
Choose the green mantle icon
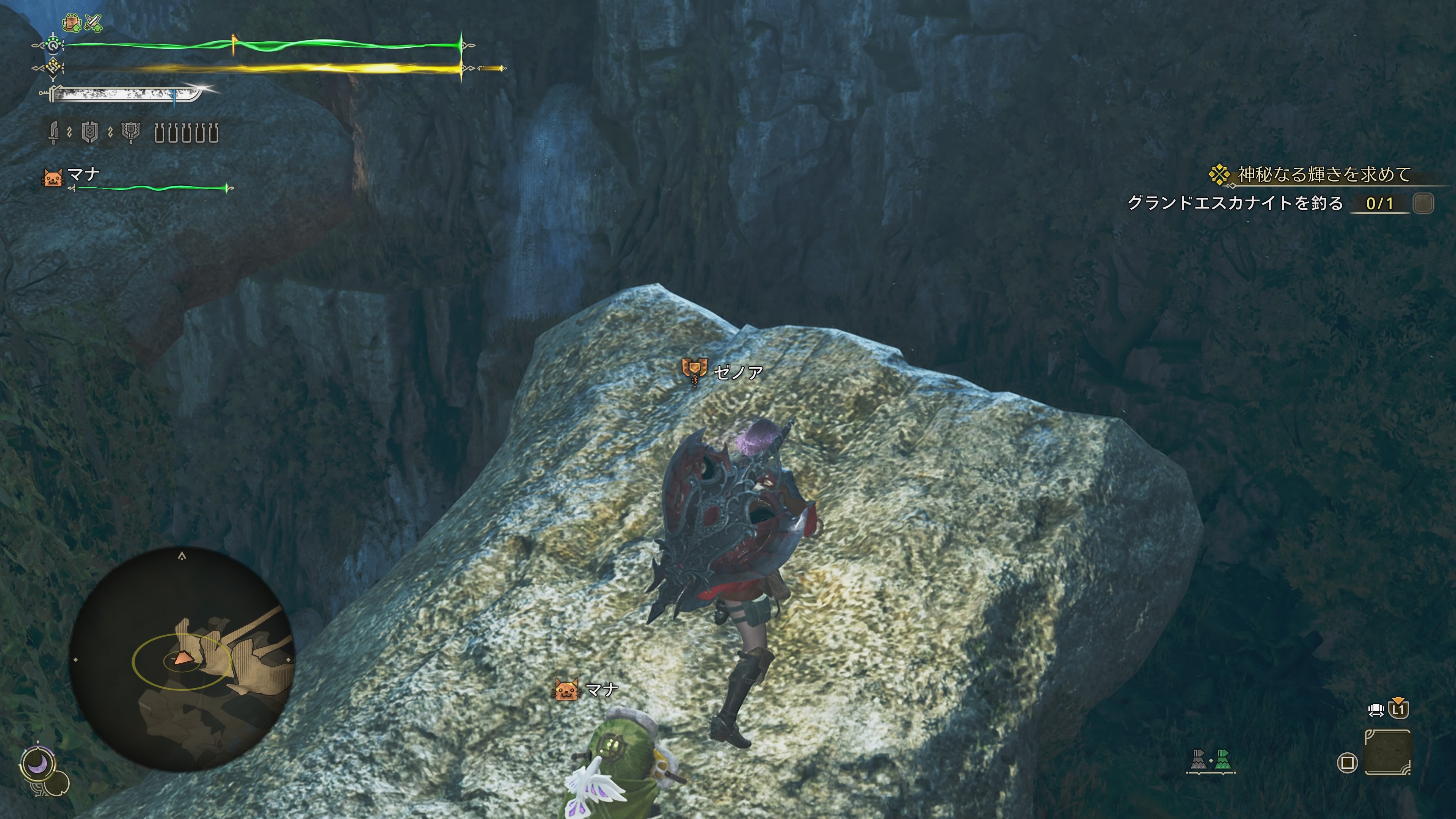[x=1223, y=759]
